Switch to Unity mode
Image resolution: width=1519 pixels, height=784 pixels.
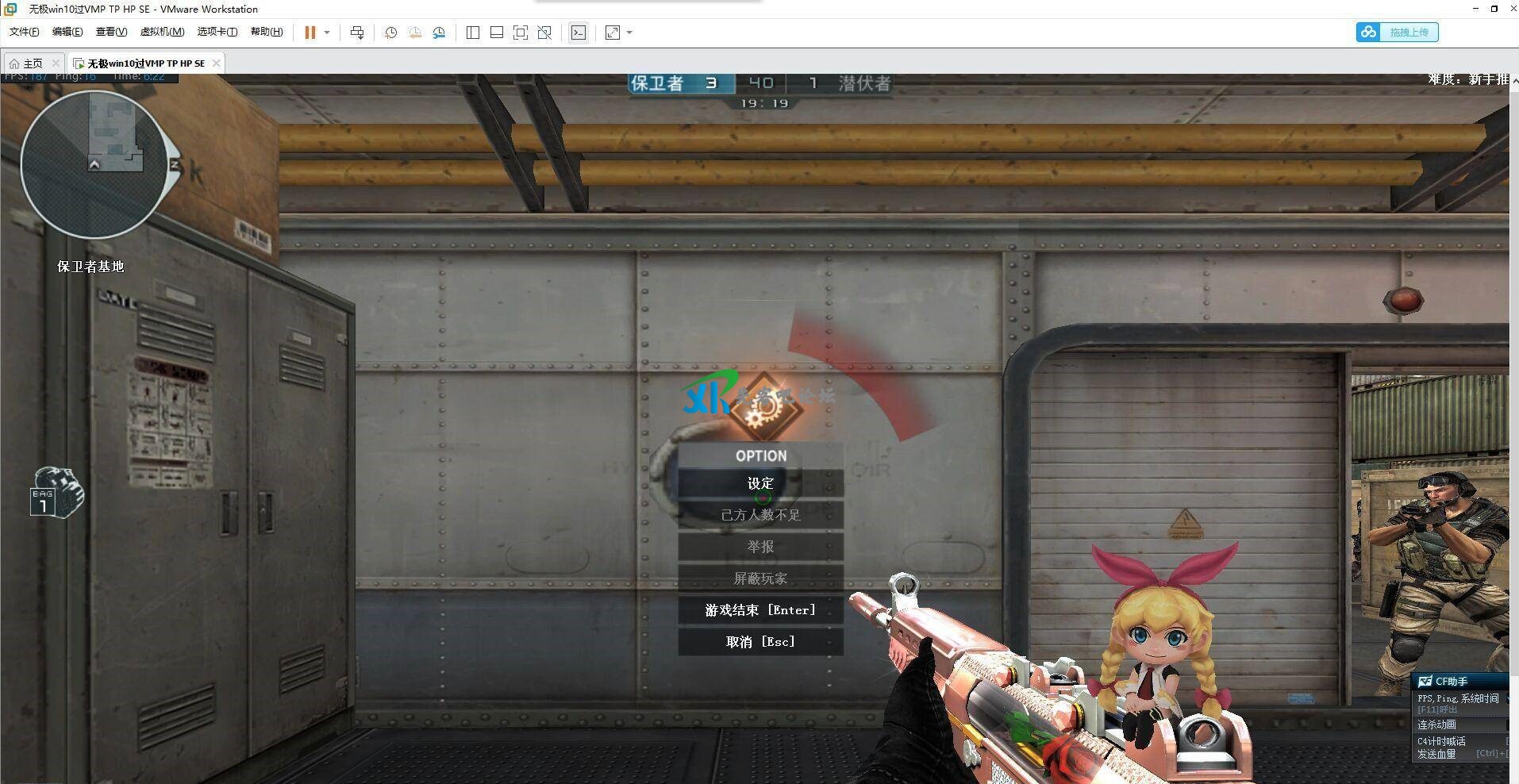pos(544,33)
